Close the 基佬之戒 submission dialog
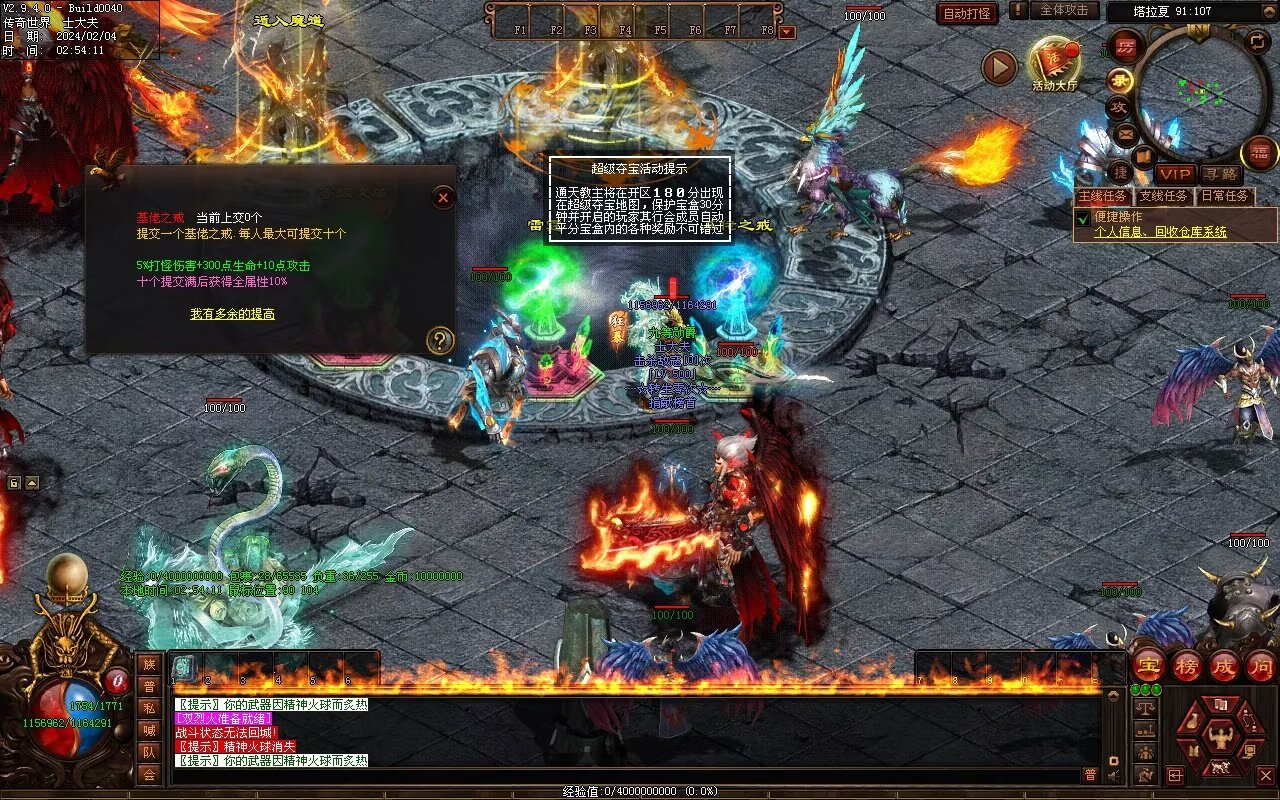Screen dimensions: 1280x800 (x=443, y=197)
